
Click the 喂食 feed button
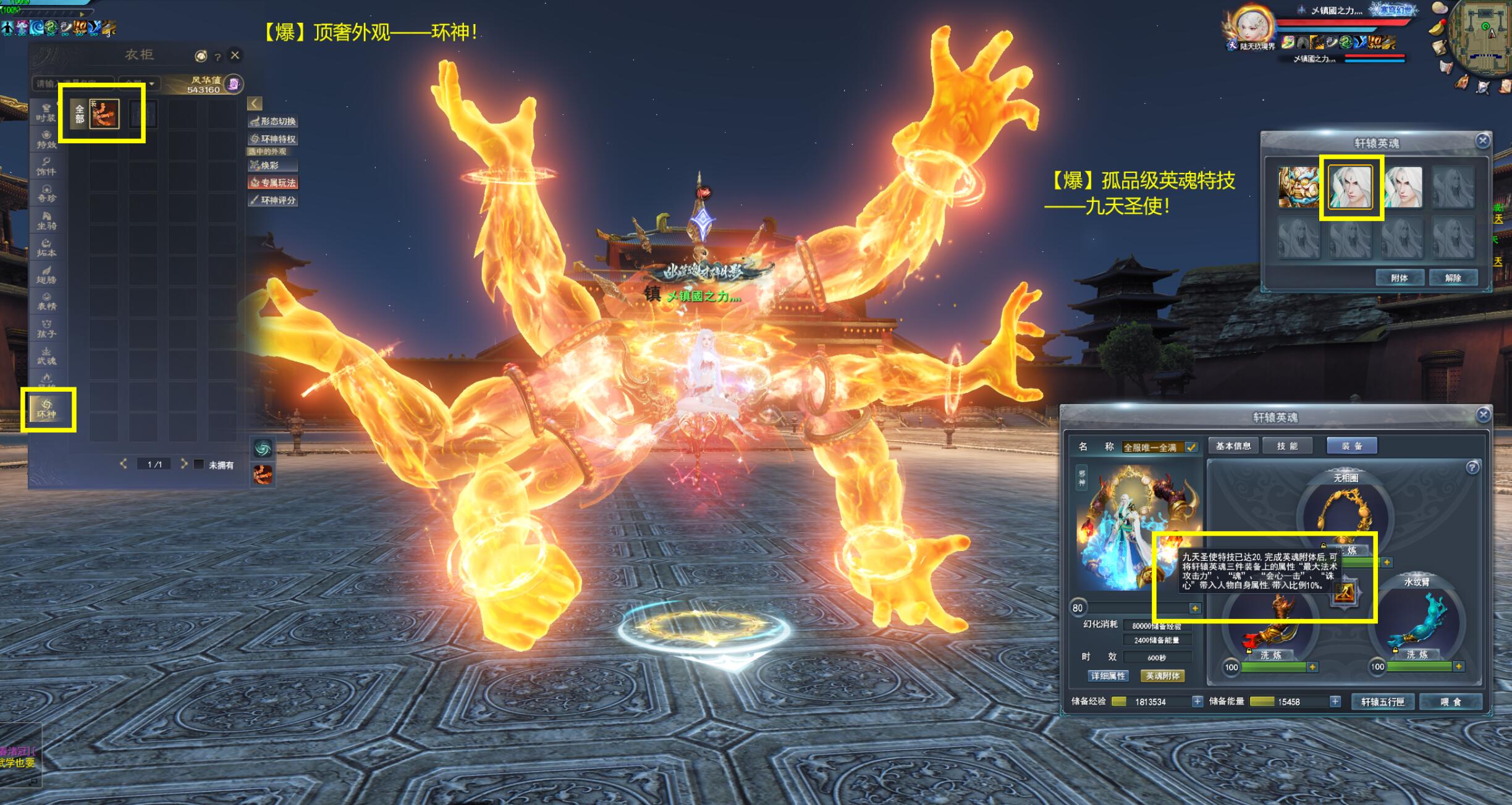pos(1450,702)
